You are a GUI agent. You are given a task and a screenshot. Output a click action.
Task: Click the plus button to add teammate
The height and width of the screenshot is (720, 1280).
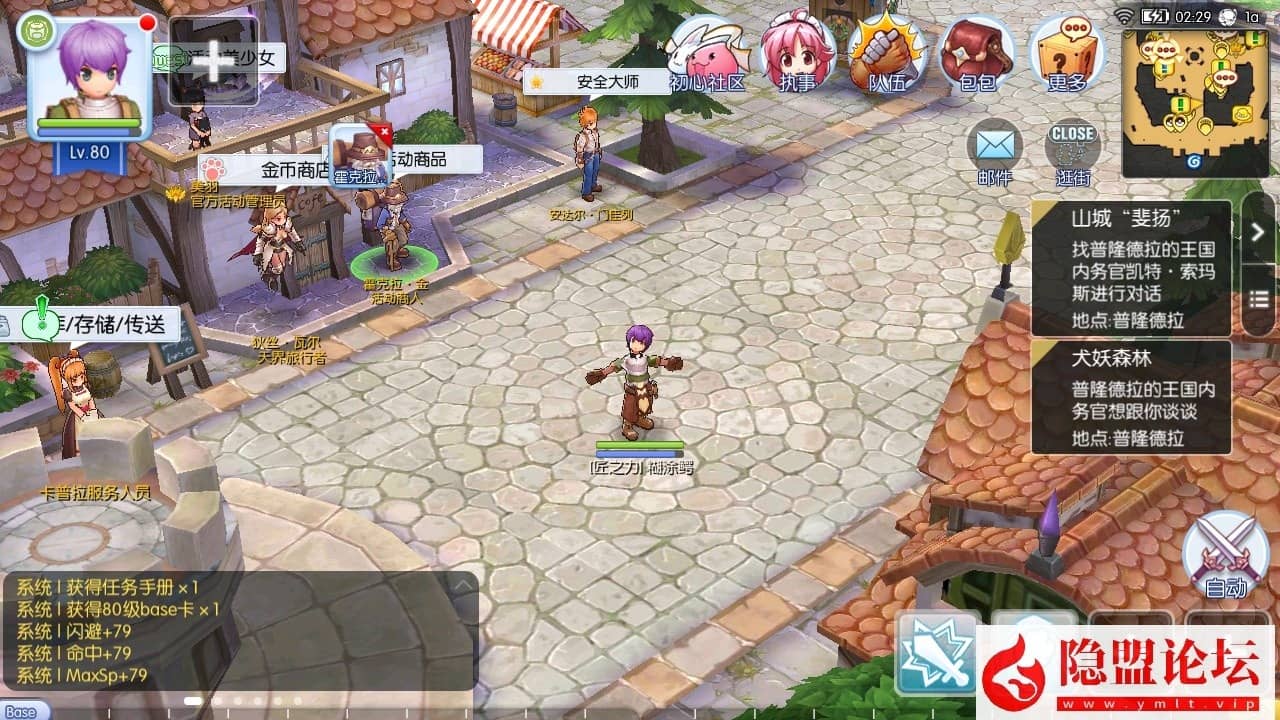[213, 61]
